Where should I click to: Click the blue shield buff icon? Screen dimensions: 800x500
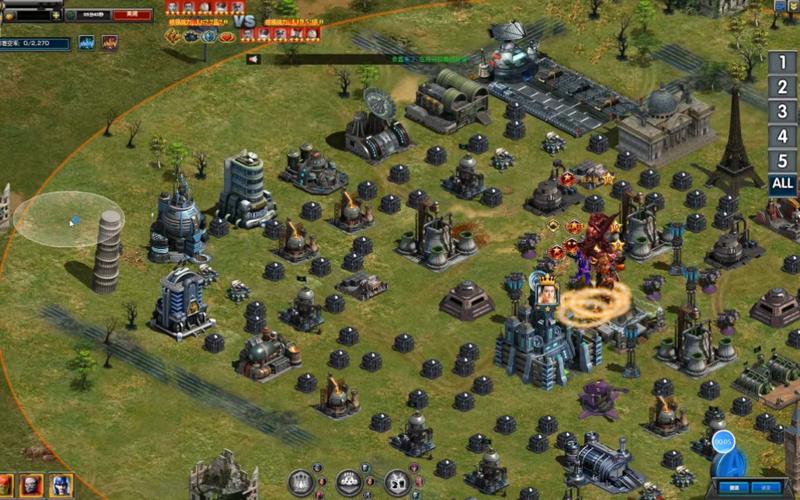pyautogui.click(x=209, y=36)
